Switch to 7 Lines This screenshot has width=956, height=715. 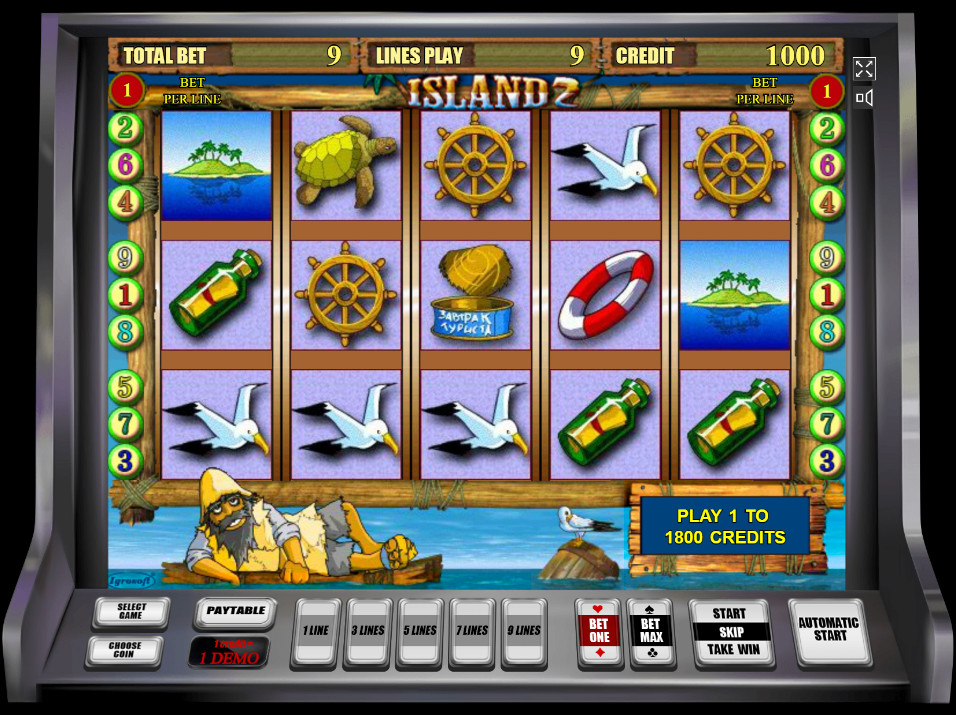(x=472, y=632)
